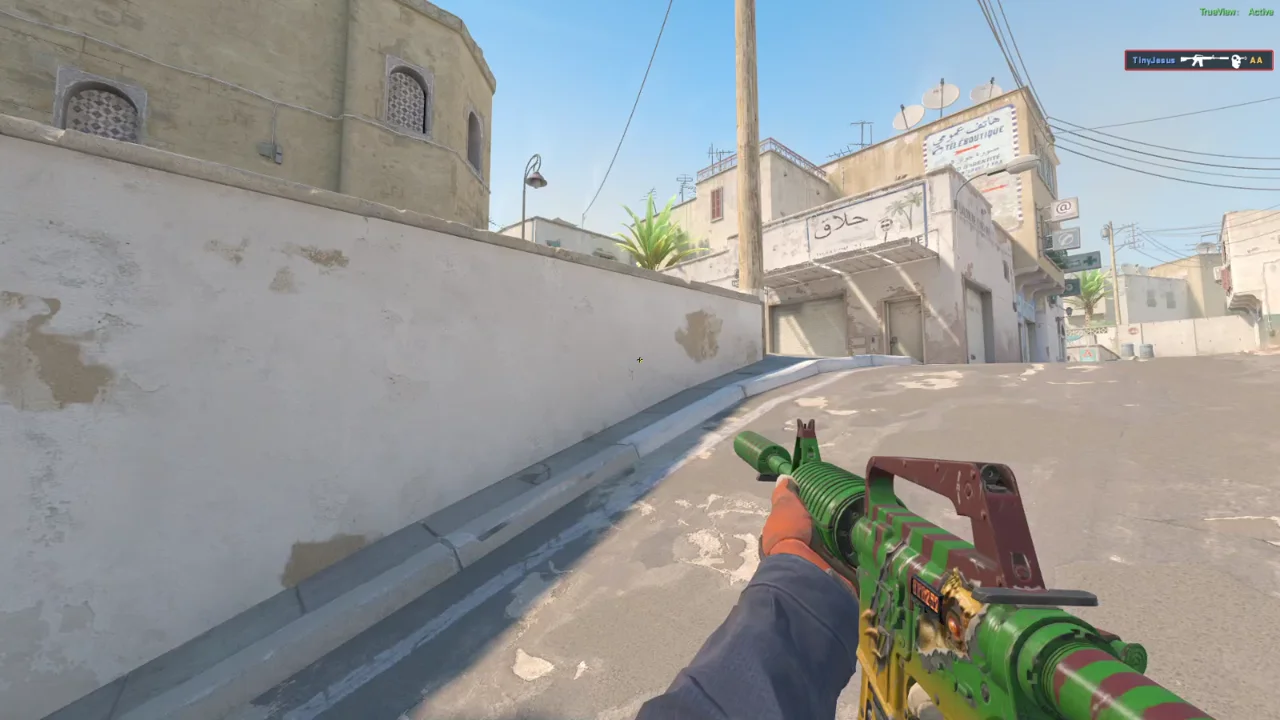Select the TinyJesus player name label
Image resolution: width=1280 pixels, height=720 pixels.
[1155, 60]
